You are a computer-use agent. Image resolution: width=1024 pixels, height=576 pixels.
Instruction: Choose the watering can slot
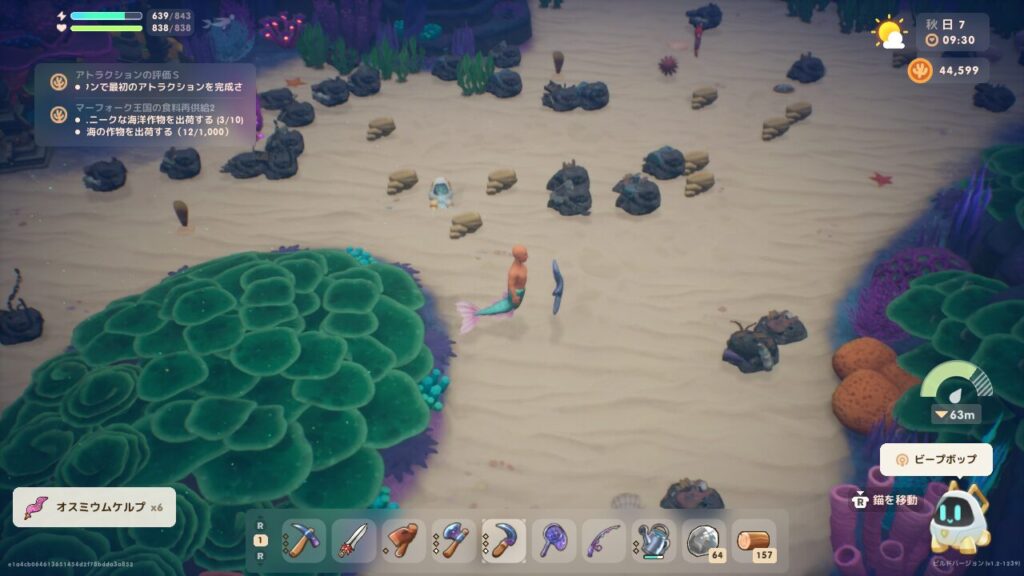pyautogui.click(x=654, y=541)
